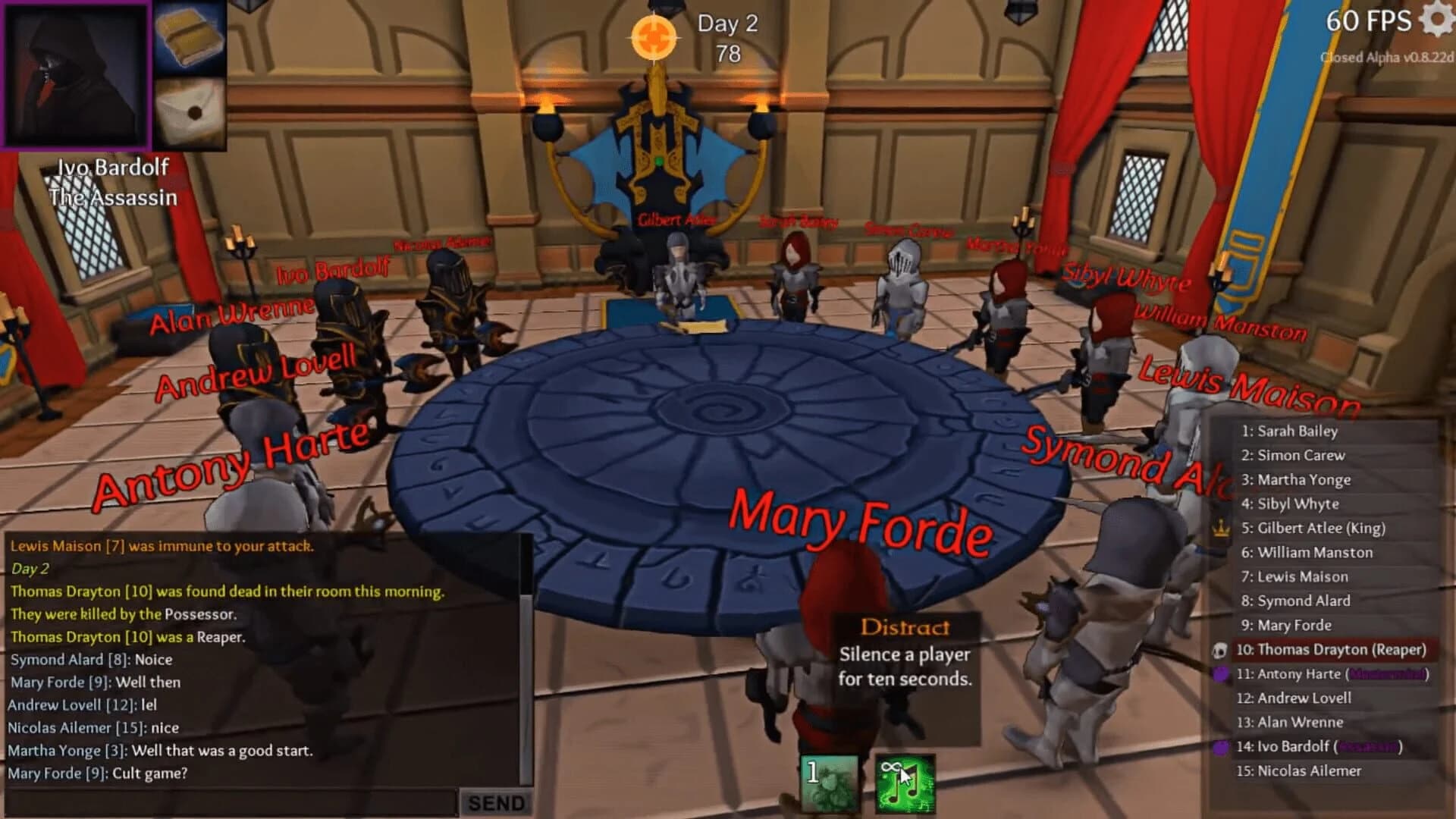Screen dimensions: 1456x819
Task: Click Ivo Bardolf's assassin portrait
Action: pos(76,76)
